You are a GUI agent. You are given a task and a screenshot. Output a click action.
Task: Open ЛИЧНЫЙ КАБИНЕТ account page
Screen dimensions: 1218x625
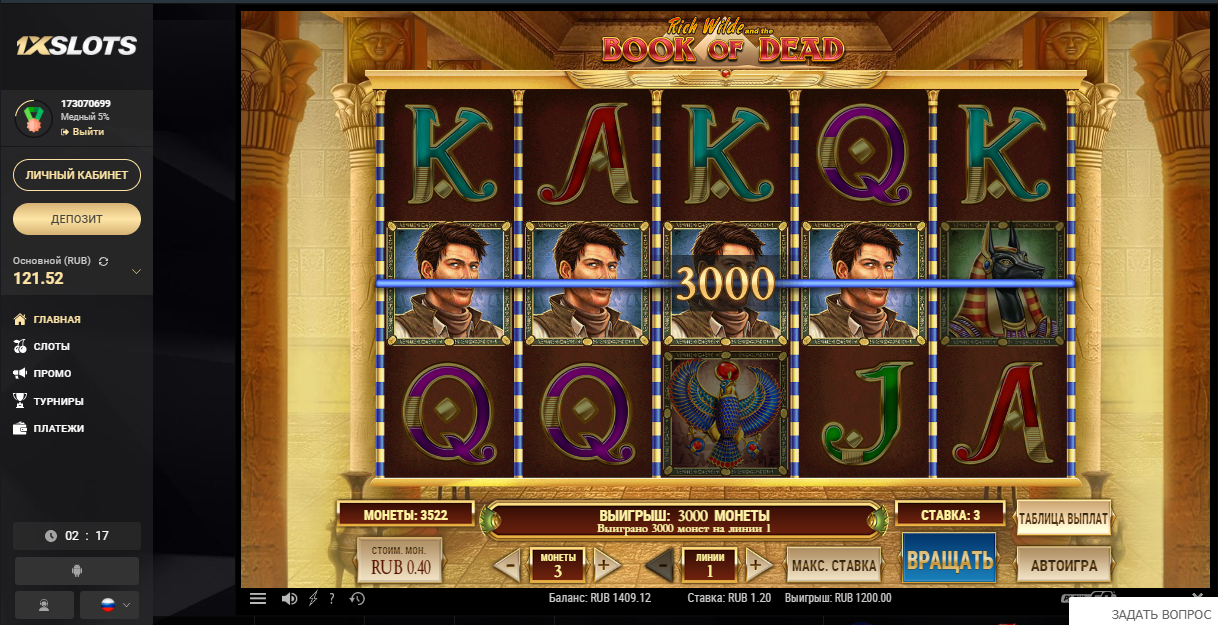pos(77,175)
